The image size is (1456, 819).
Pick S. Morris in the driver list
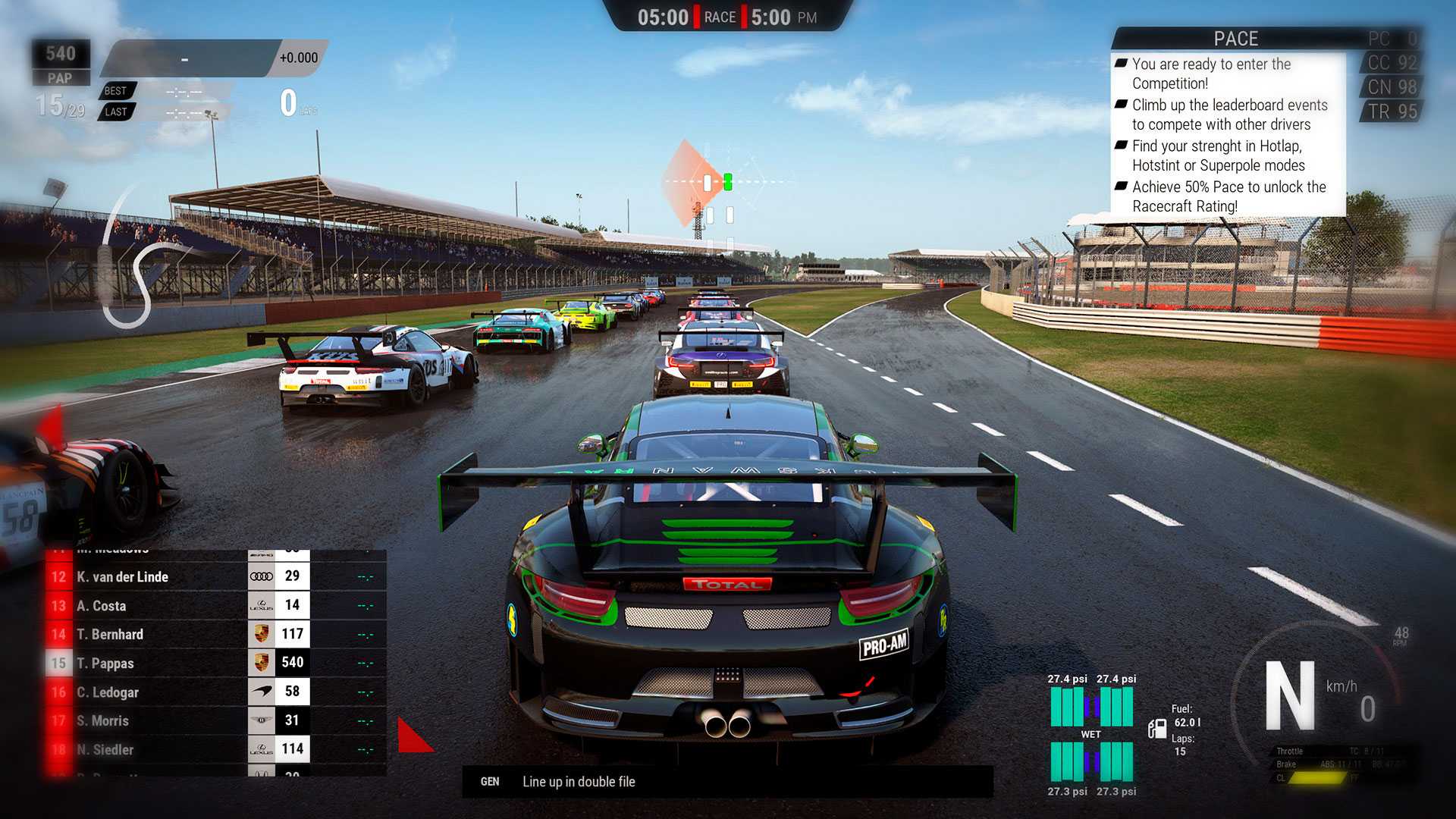coord(216,720)
